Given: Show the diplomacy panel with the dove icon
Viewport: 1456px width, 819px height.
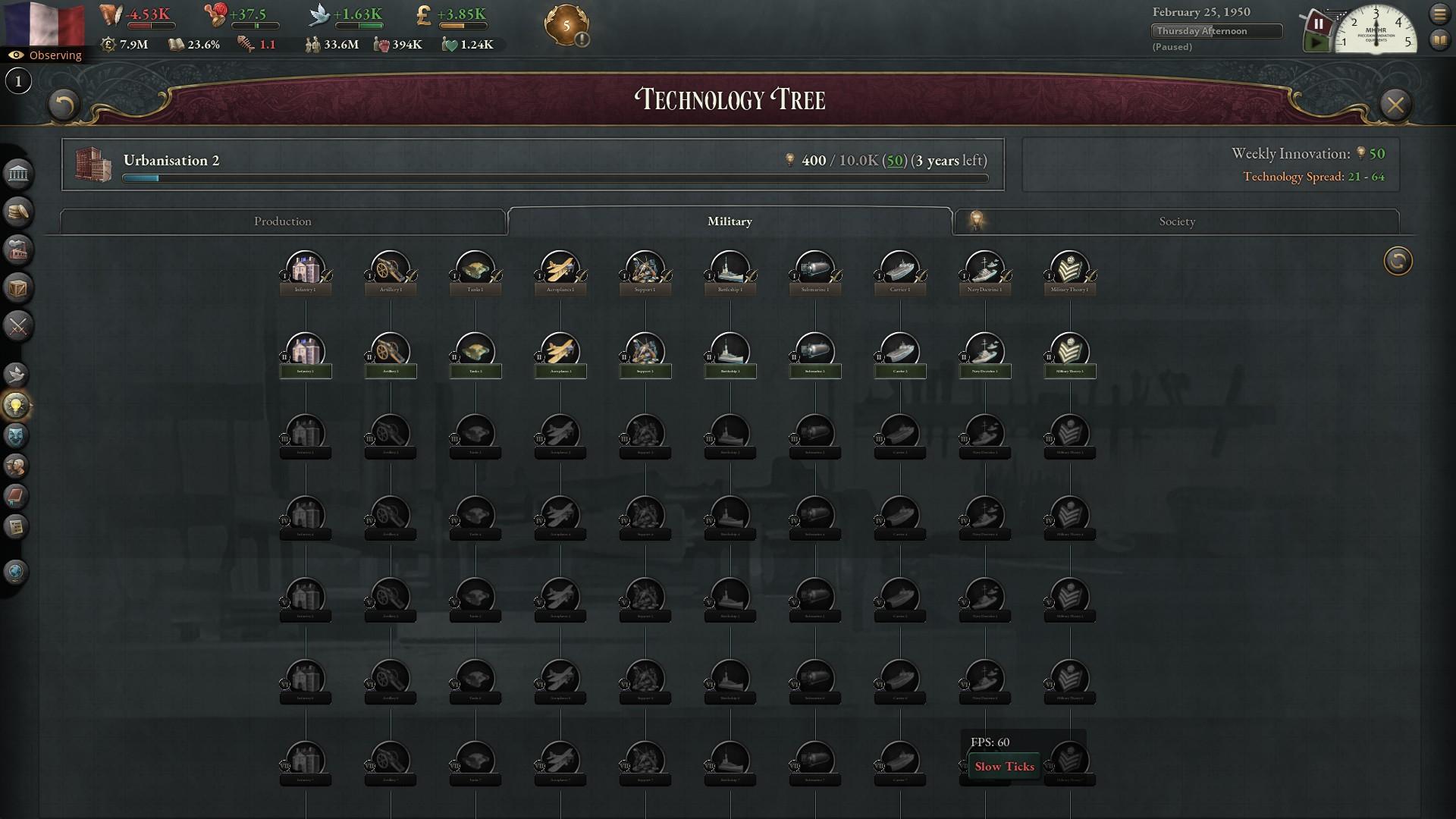Looking at the screenshot, I should [16, 374].
